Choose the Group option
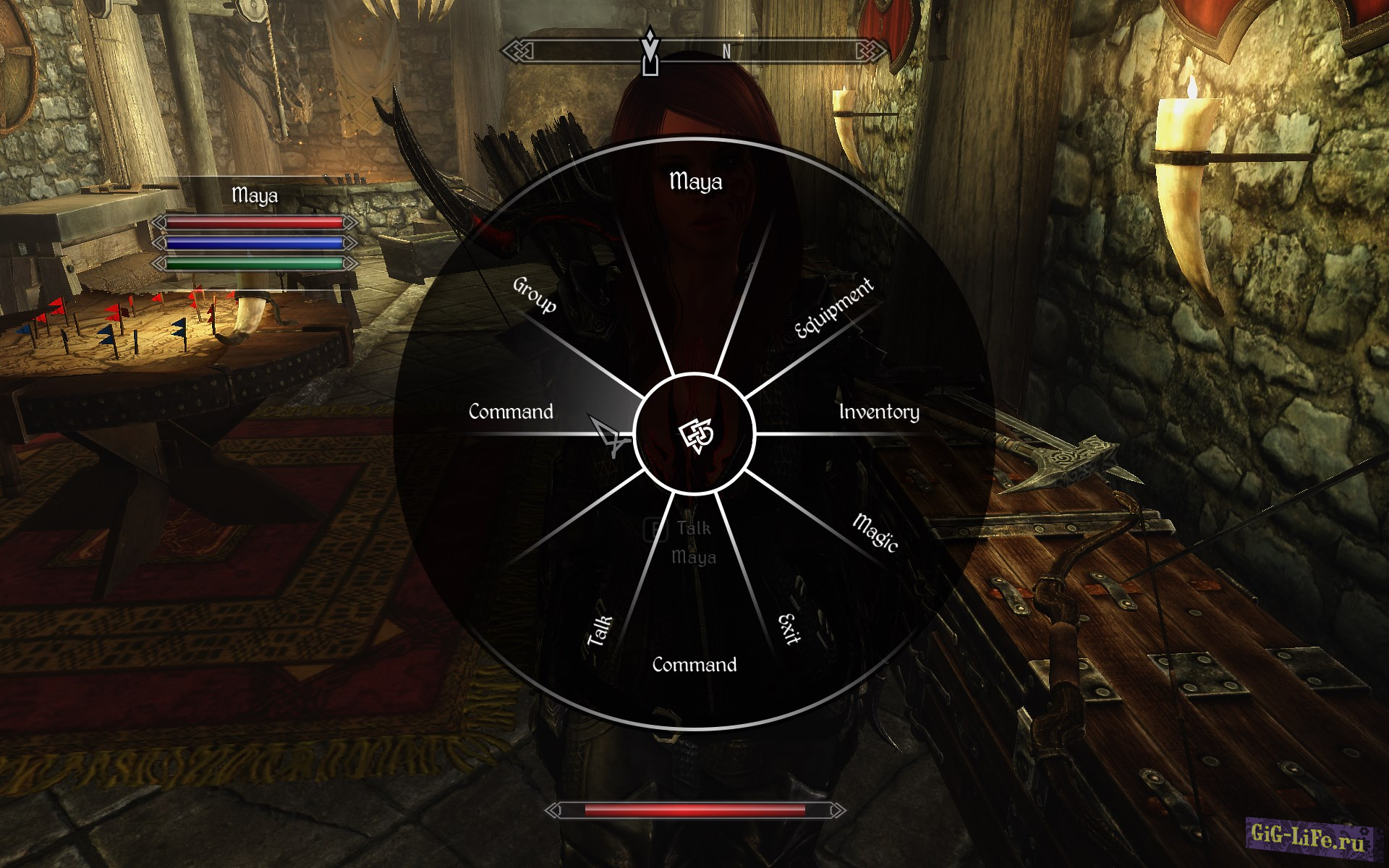Image resolution: width=1389 pixels, height=868 pixels. pos(535,295)
